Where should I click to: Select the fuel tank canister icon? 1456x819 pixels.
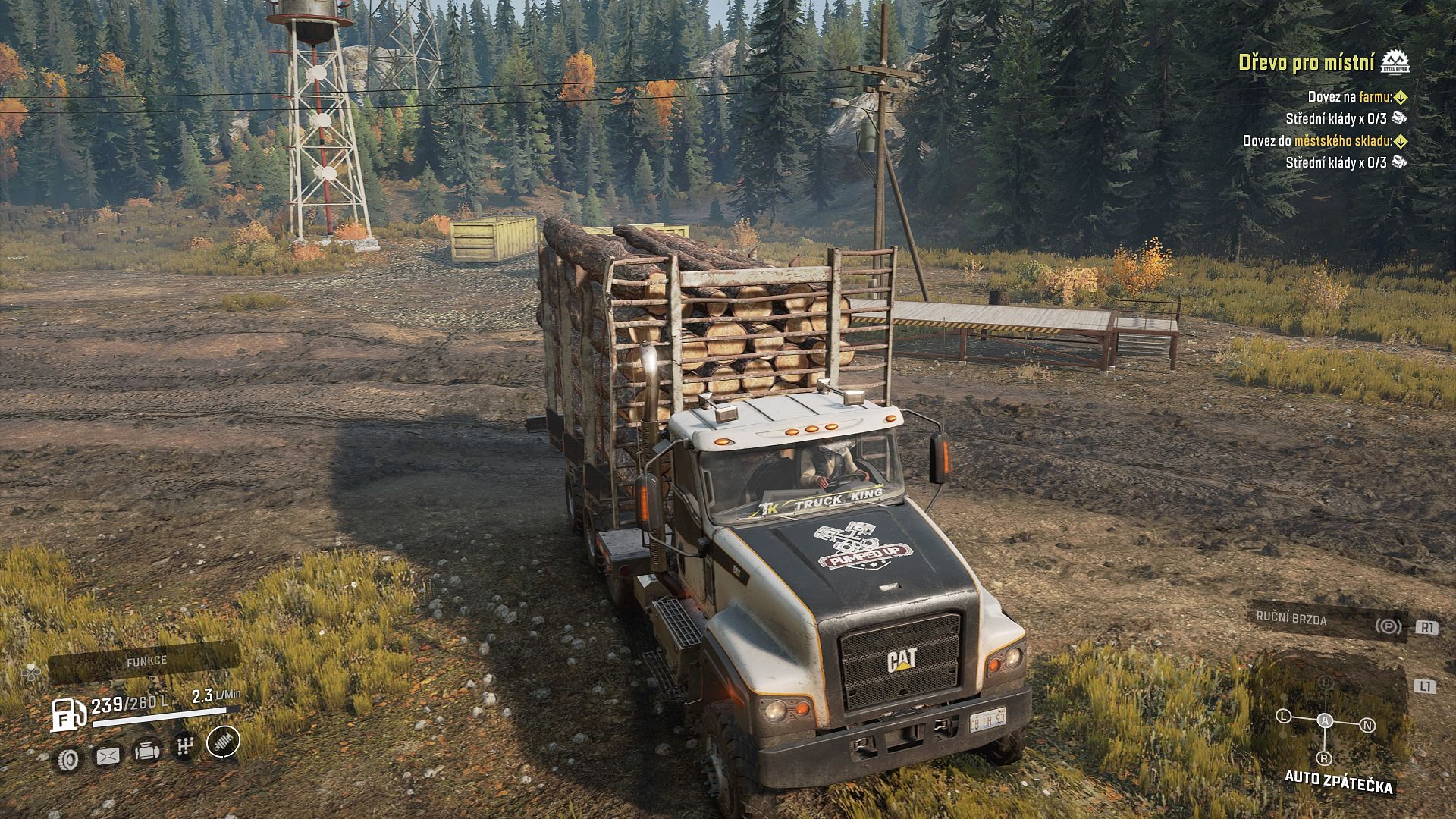click(107, 755)
